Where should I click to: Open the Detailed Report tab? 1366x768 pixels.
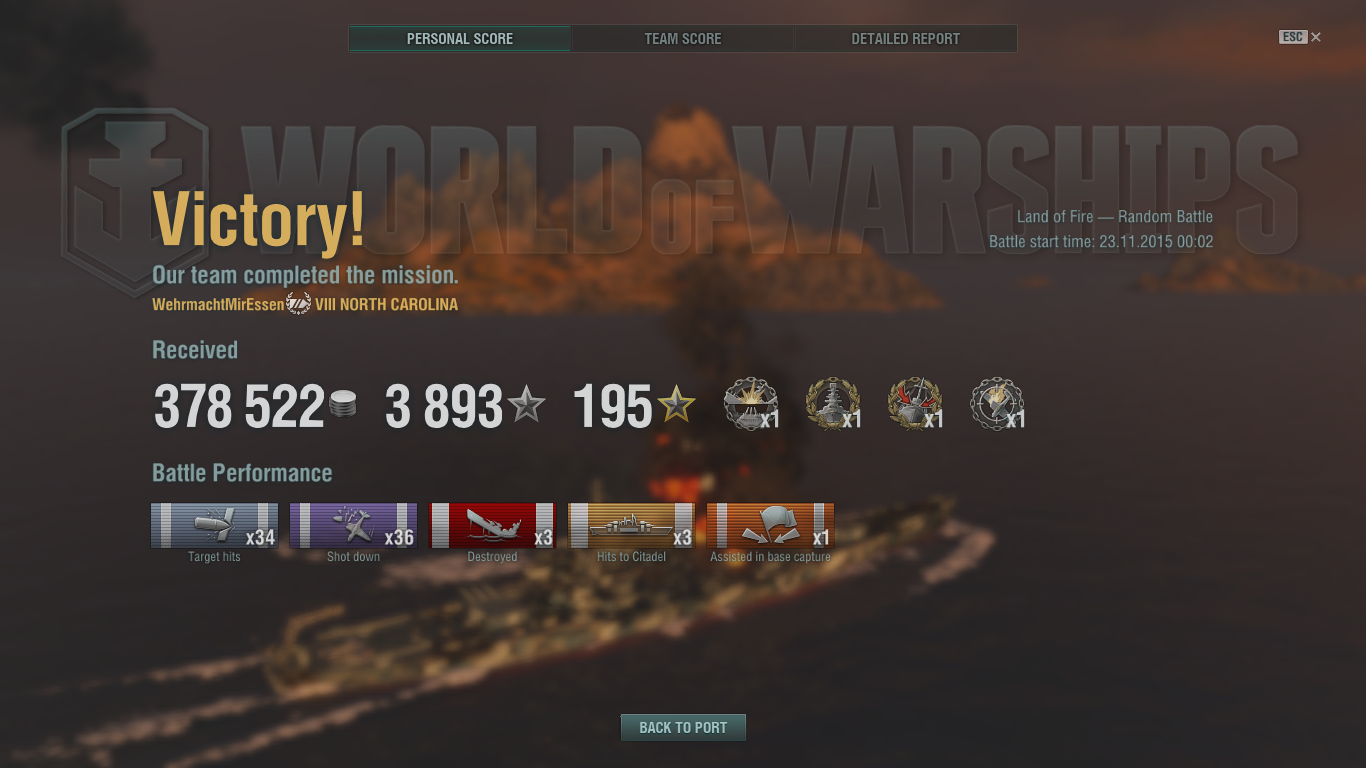[904, 38]
